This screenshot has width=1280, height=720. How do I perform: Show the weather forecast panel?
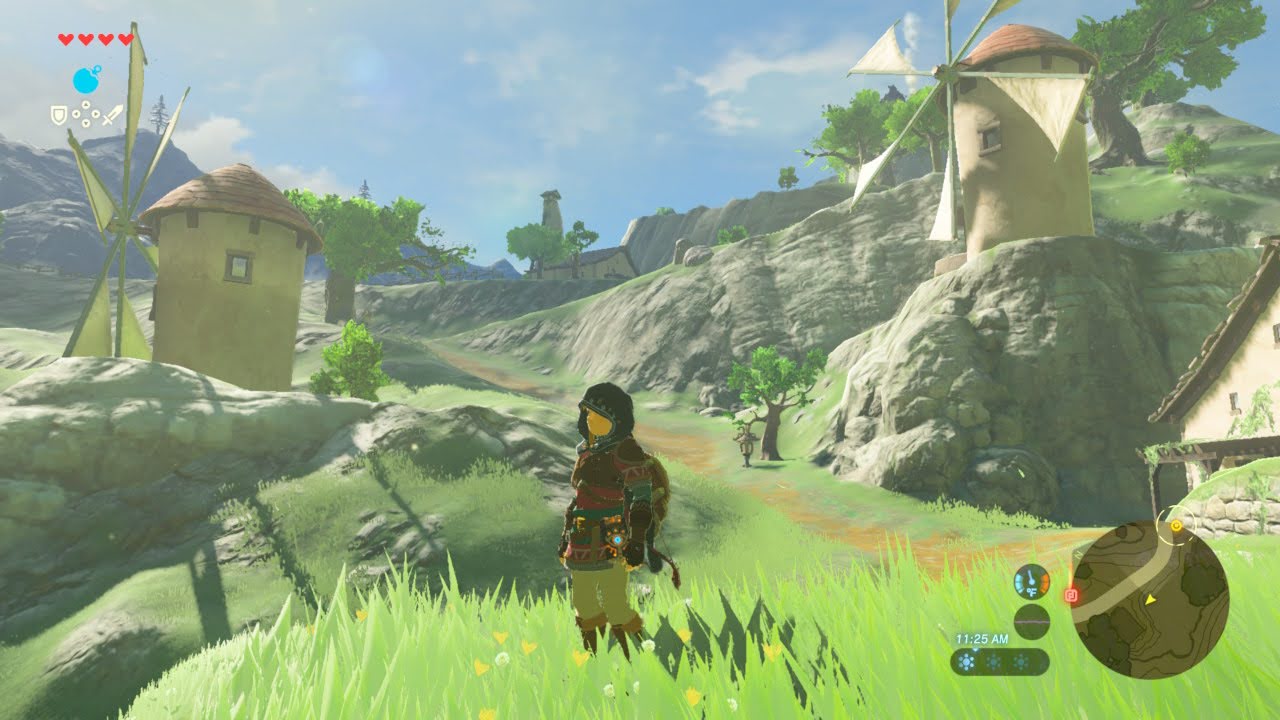999,661
